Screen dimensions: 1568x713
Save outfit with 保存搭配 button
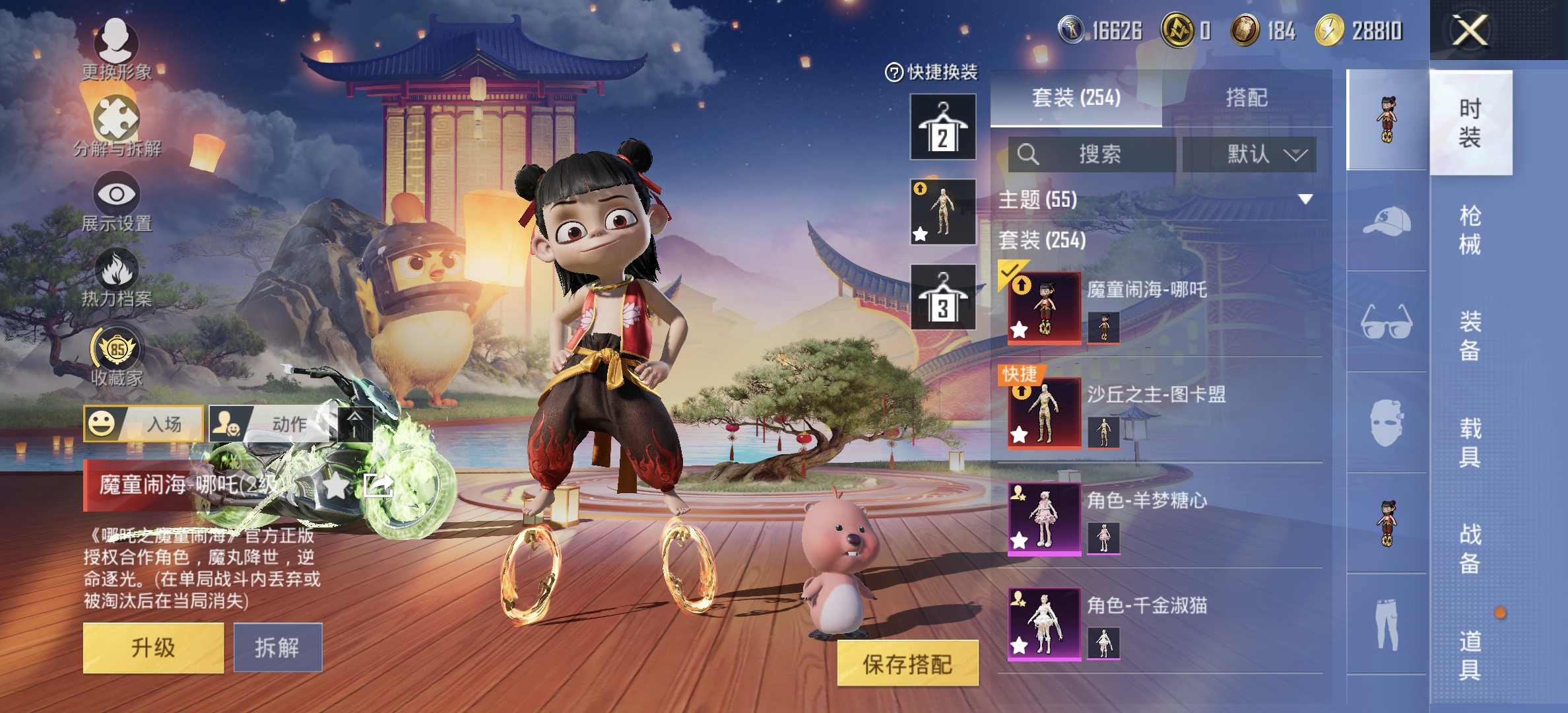[x=907, y=663]
